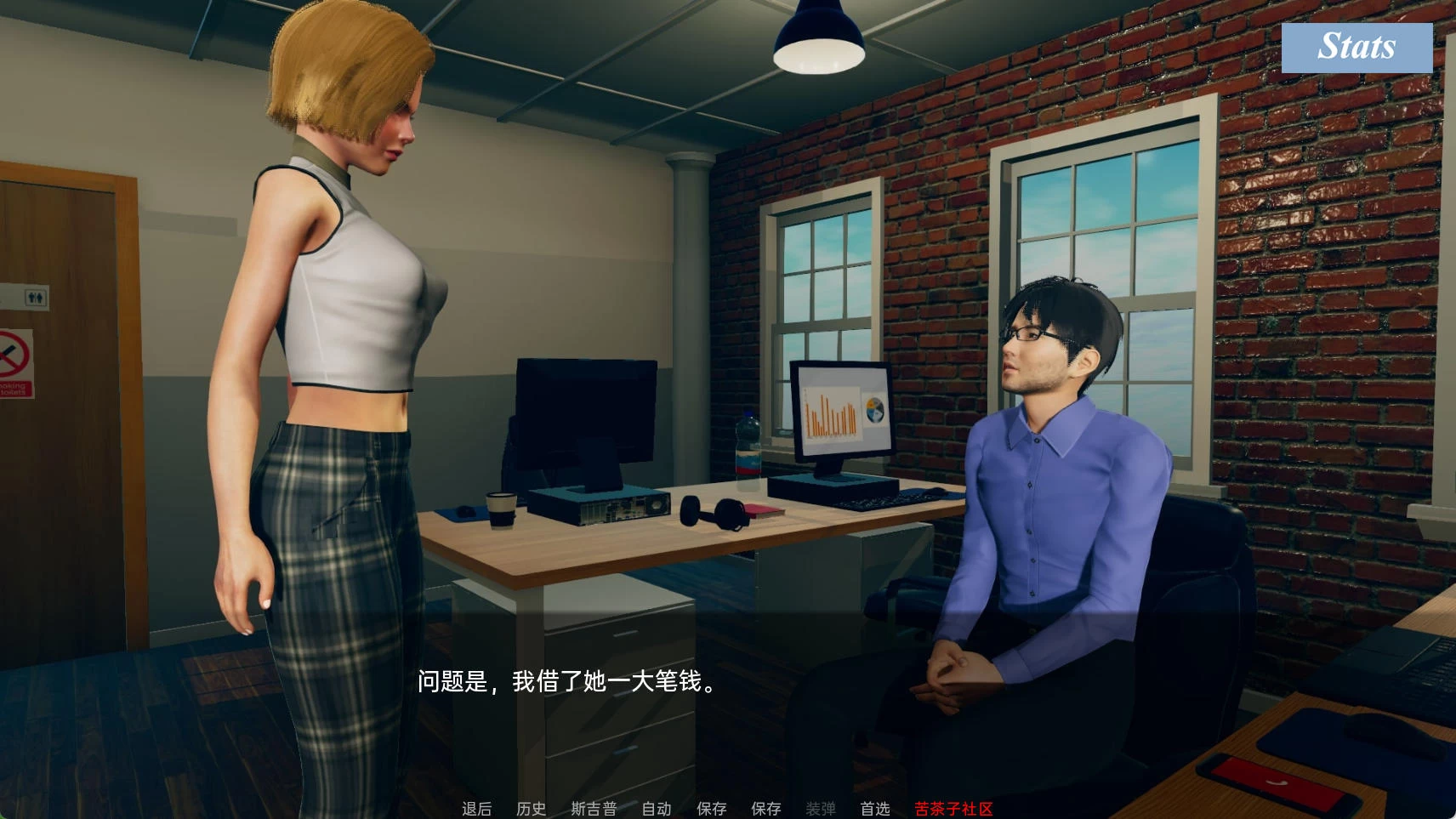
Task: Go back with the 退后 button
Action: click(476, 808)
